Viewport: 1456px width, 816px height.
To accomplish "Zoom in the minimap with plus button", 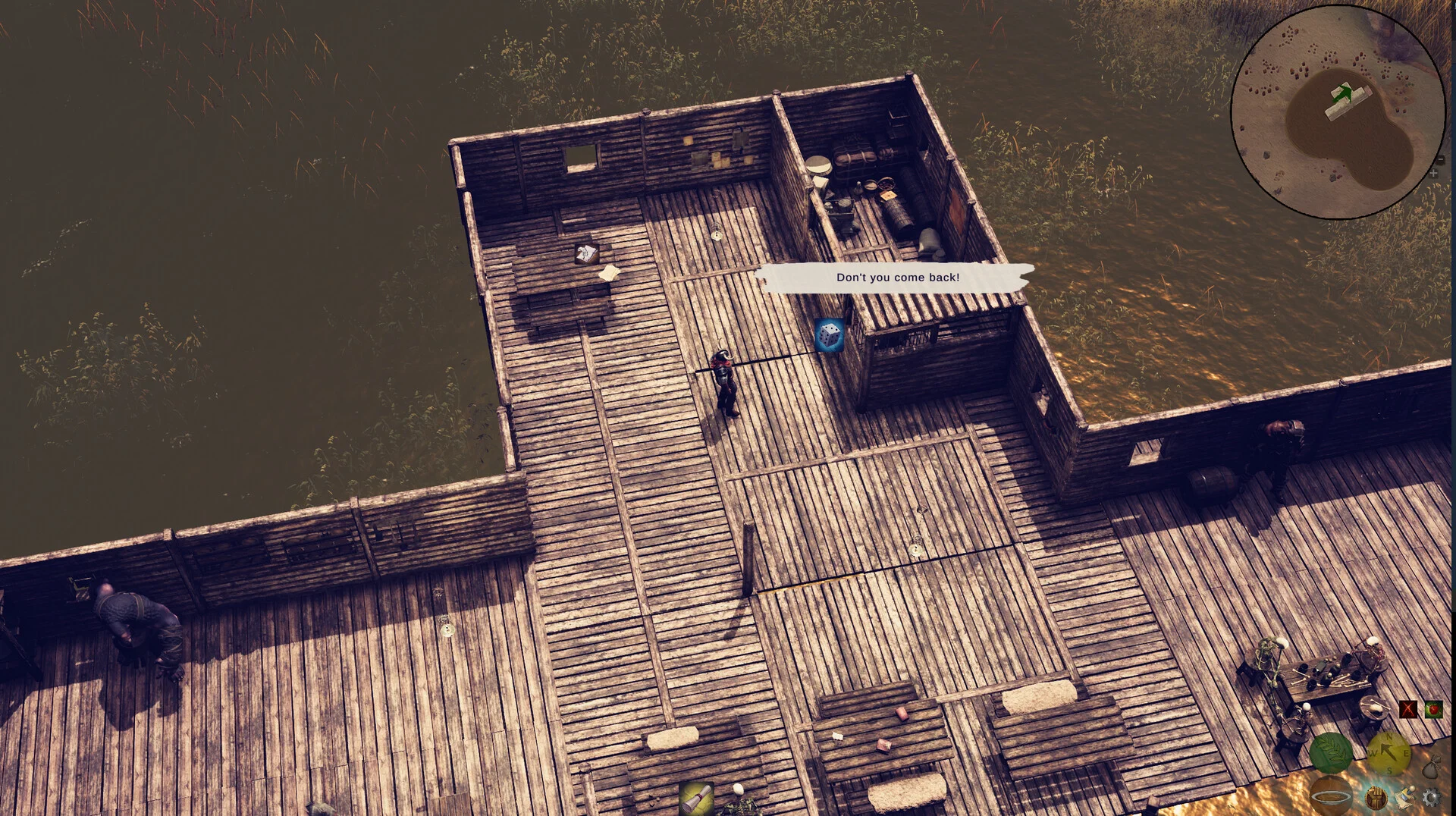I will coord(1433,174).
